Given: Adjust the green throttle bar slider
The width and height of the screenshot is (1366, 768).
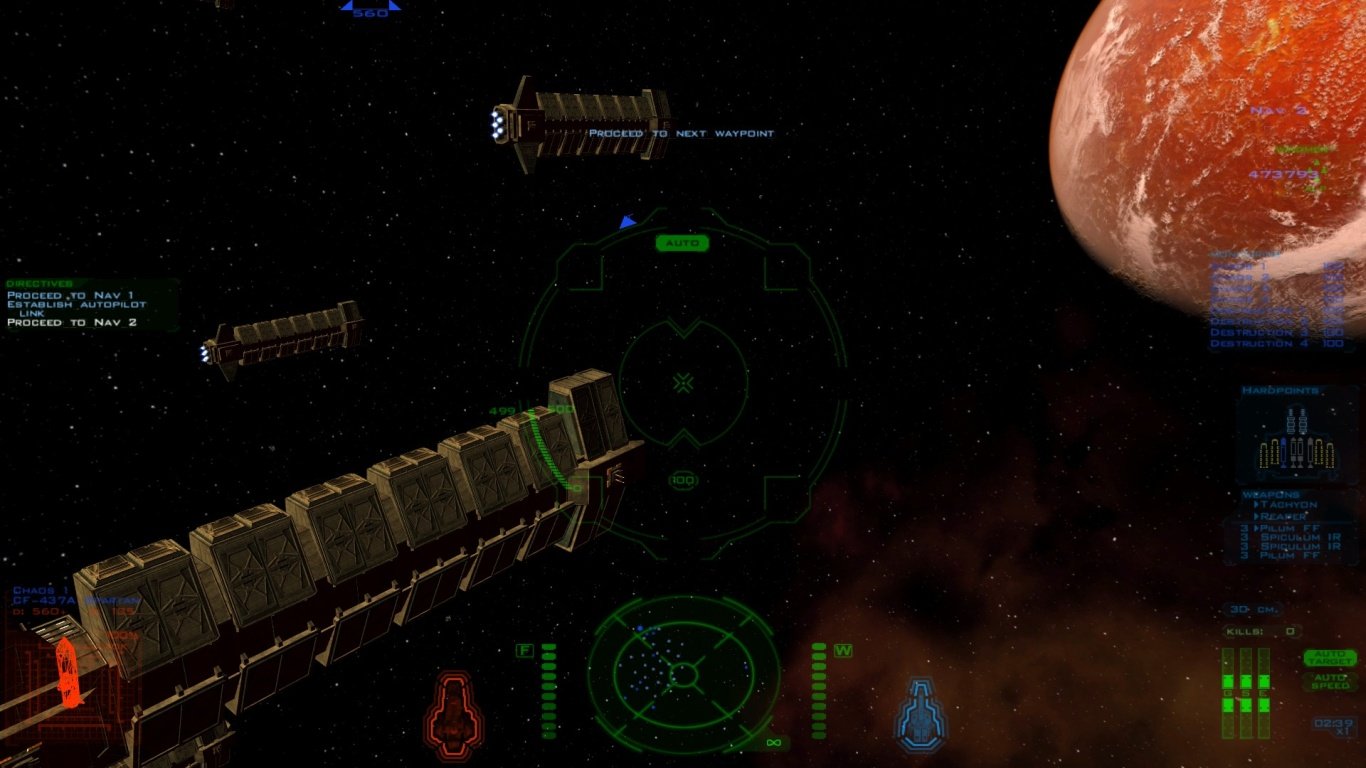Looking at the screenshot, I should pyautogui.click(x=548, y=690).
